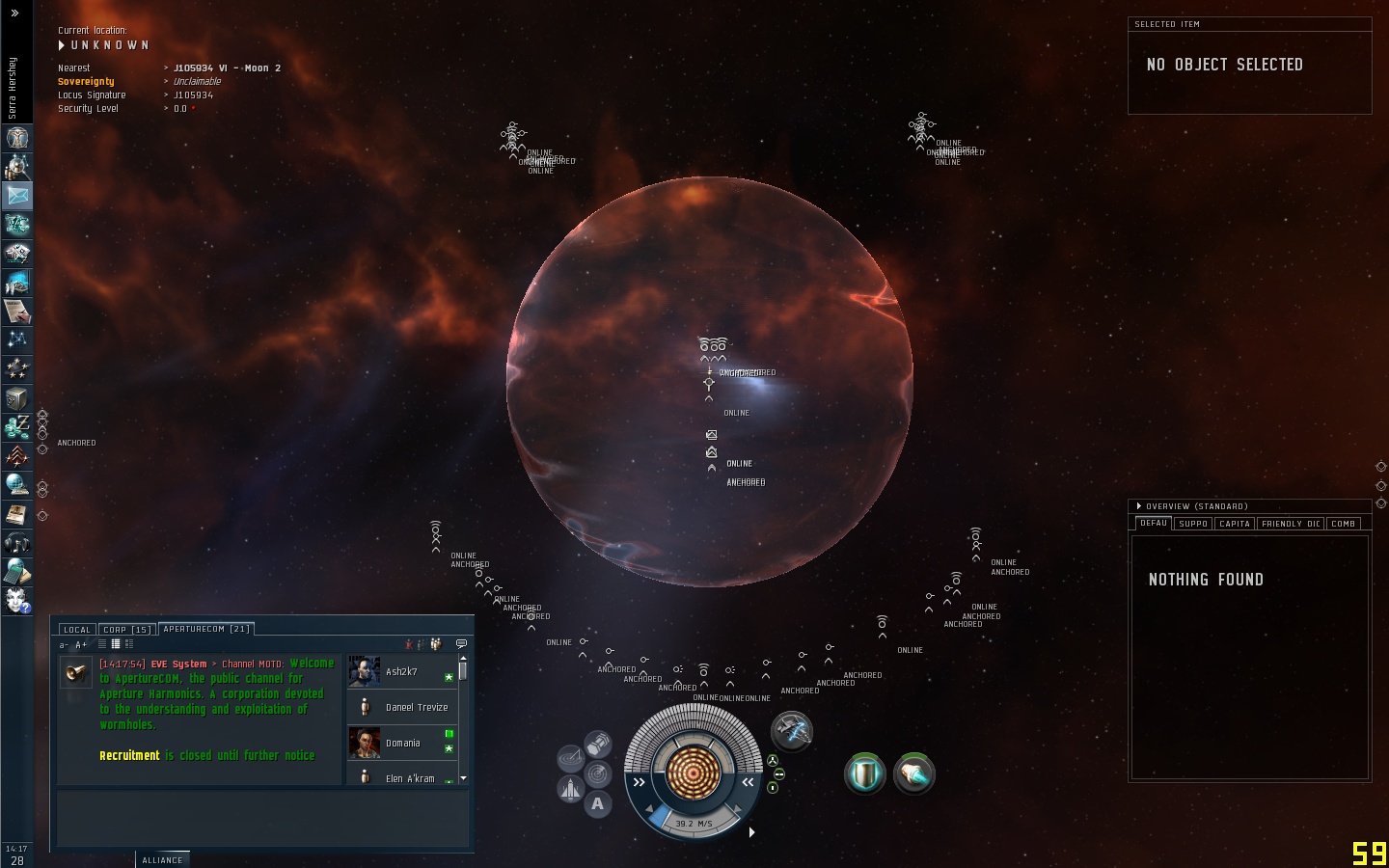1389x868 pixels.
Task: Open the minimized ALLIANCE chat tab
Action: [162, 860]
